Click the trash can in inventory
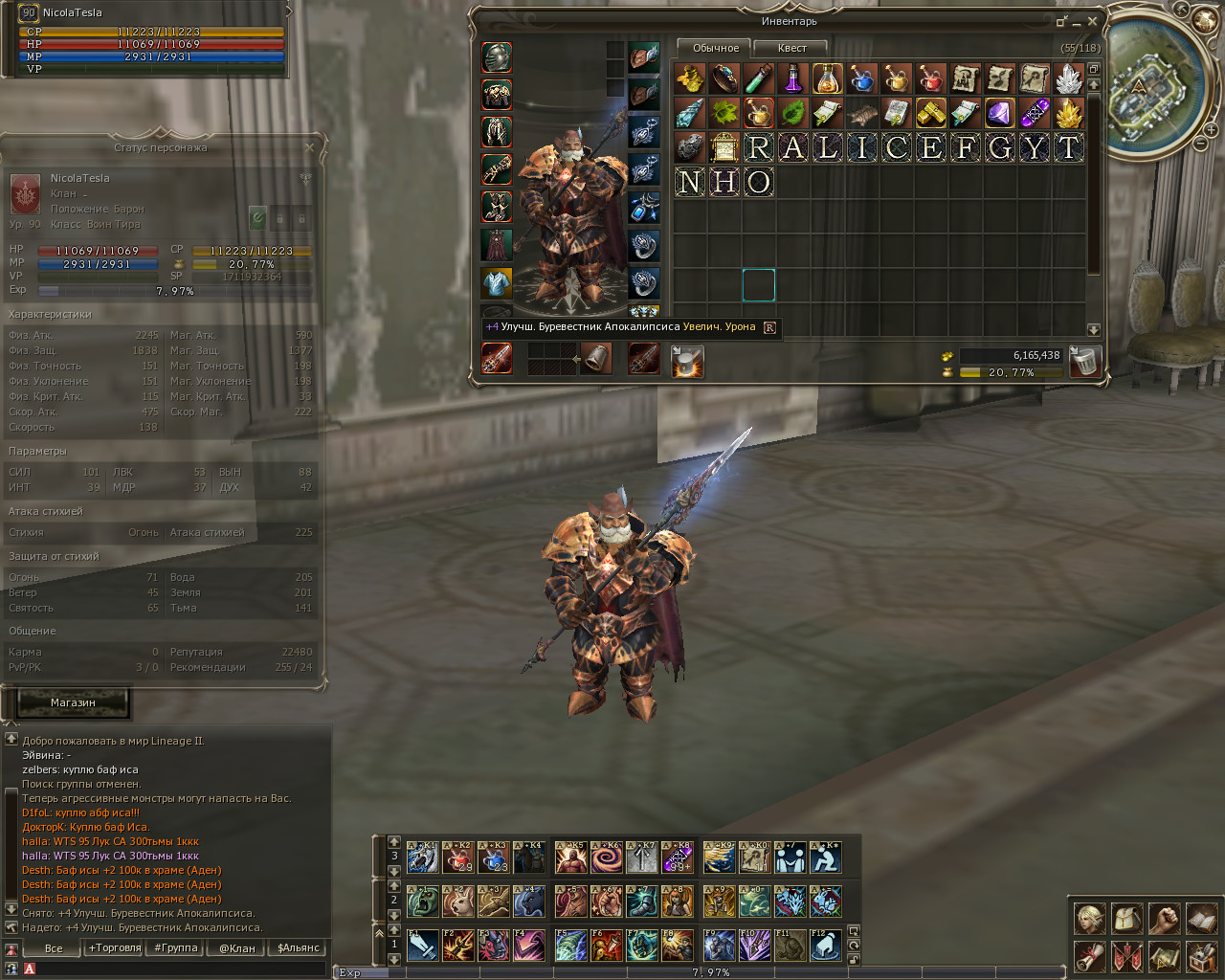Image resolution: width=1225 pixels, height=980 pixels. [1084, 362]
